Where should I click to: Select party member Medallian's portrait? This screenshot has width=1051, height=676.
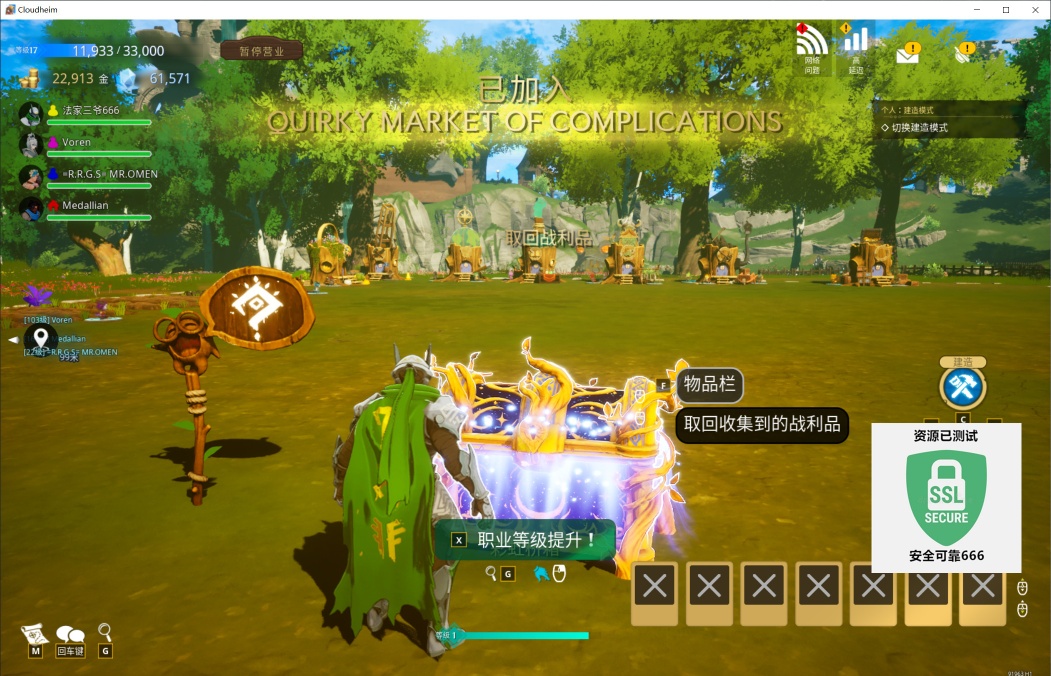point(32,208)
